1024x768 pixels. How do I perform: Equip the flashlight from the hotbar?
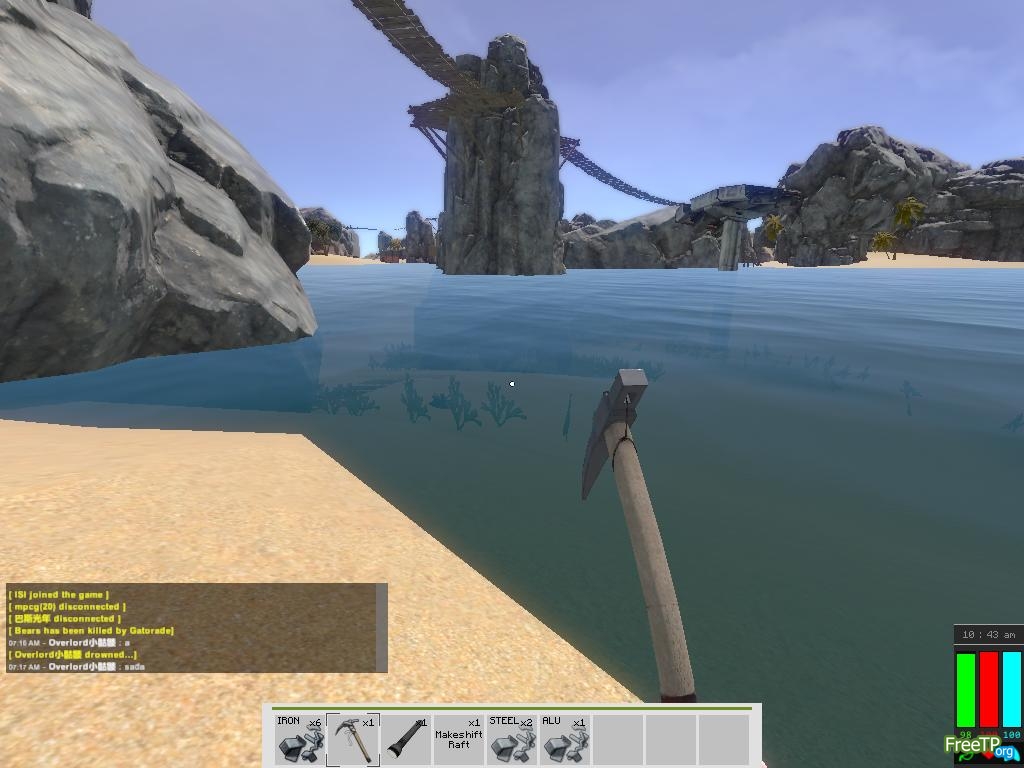pos(406,739)
